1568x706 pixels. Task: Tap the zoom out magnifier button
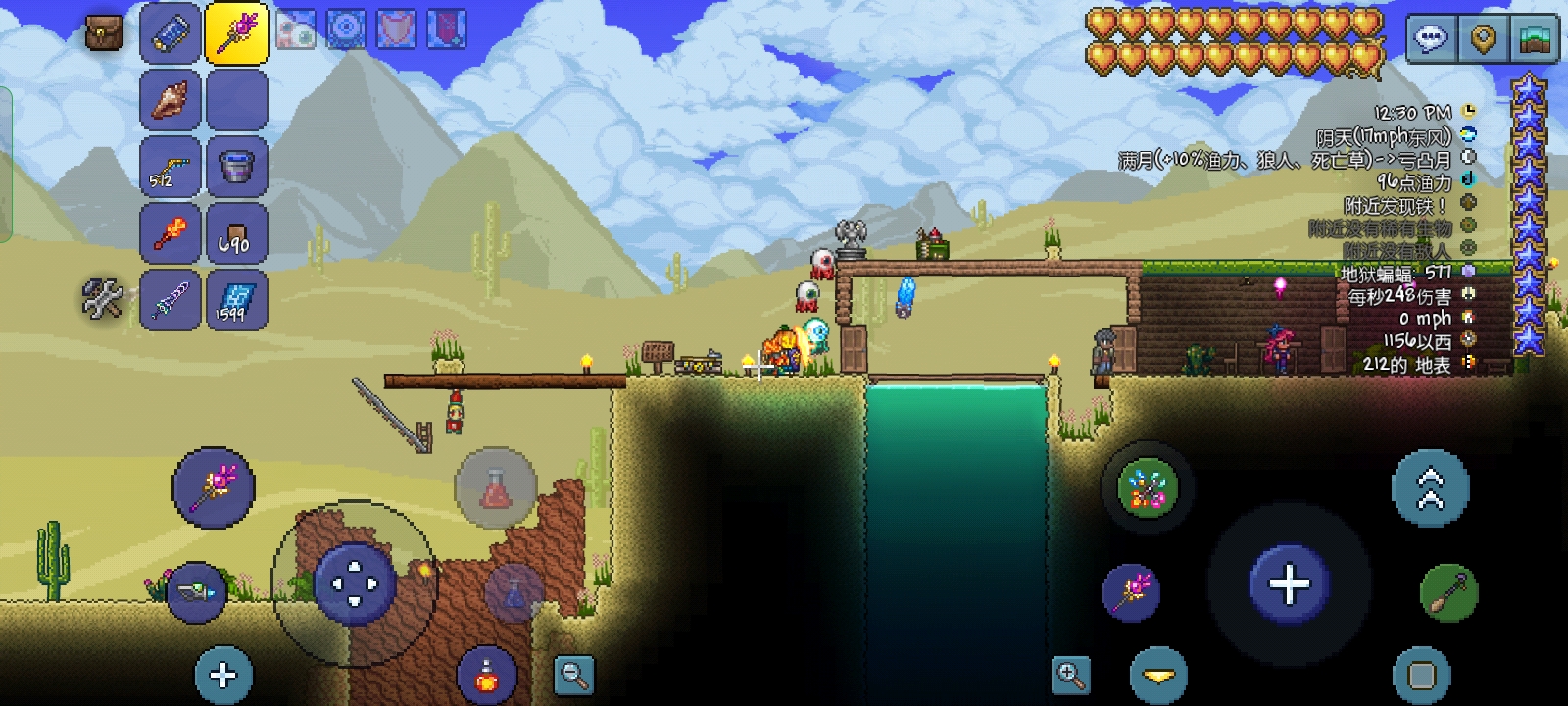573,675
